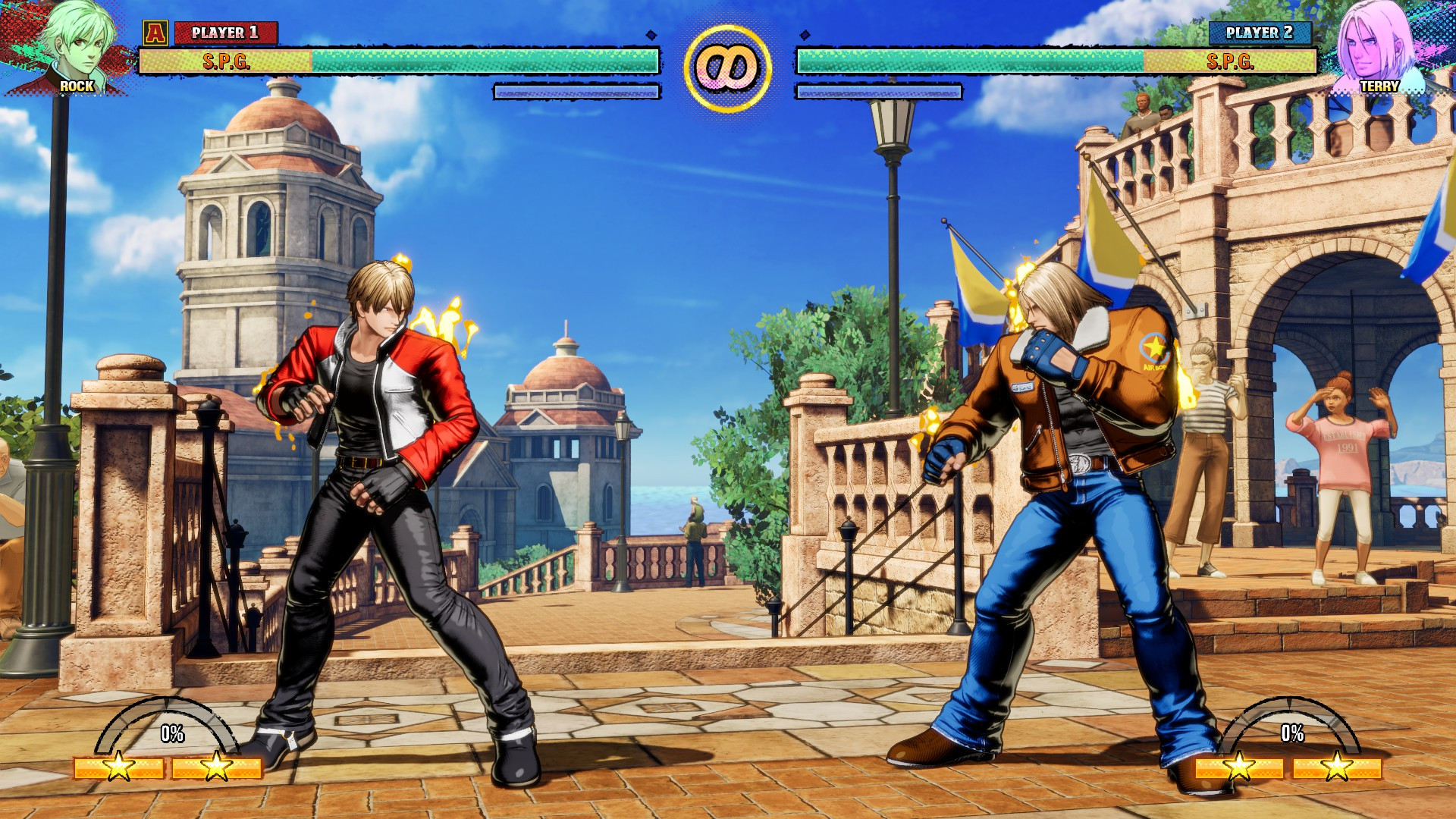This screenshot has width=1456, height=819.
Task: Expand Player 1's guard gauge bar
Action: point(576,92)
